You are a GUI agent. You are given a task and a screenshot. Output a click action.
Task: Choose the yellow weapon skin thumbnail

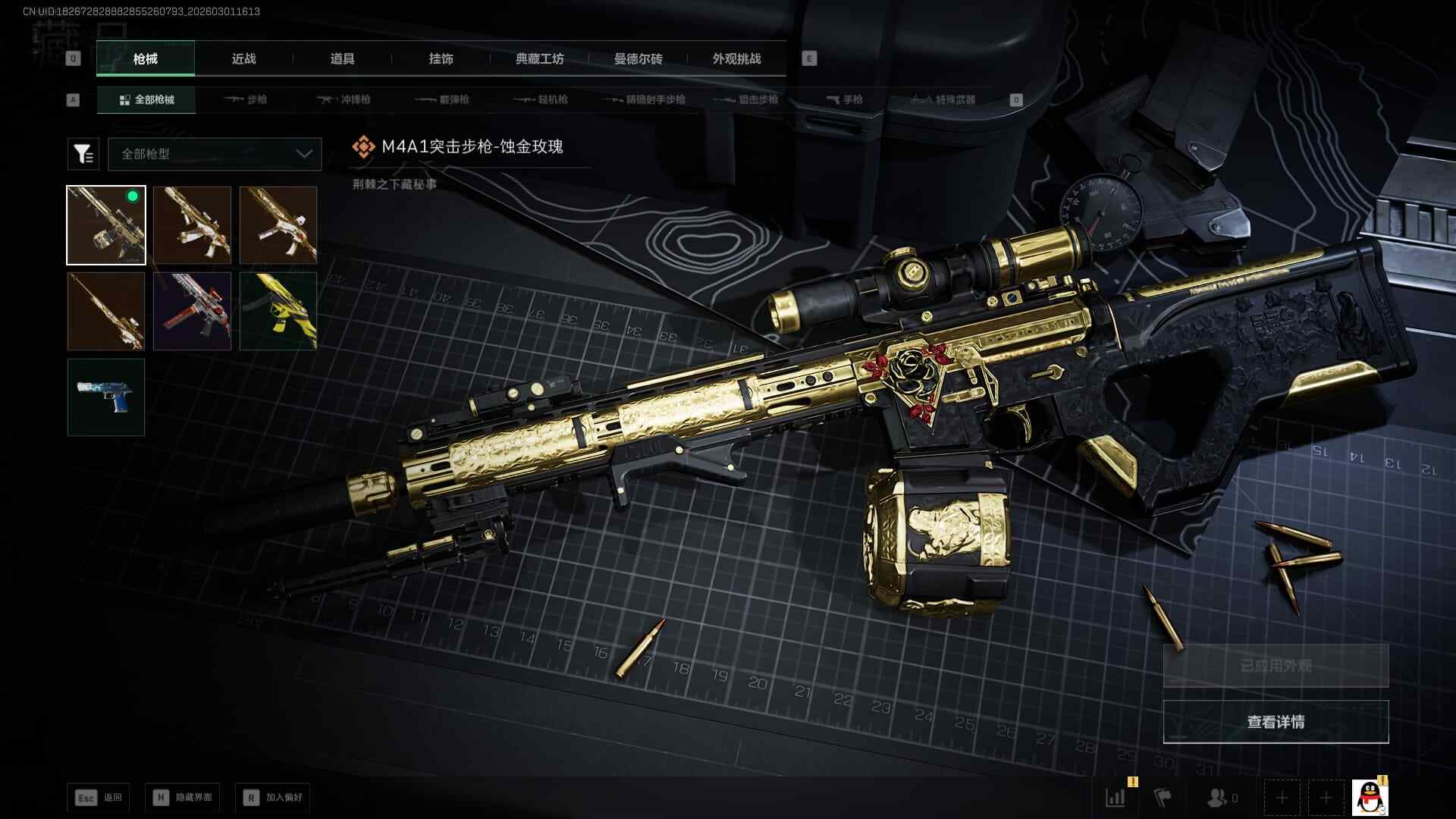pyautogui.click(x=278, y=312)
